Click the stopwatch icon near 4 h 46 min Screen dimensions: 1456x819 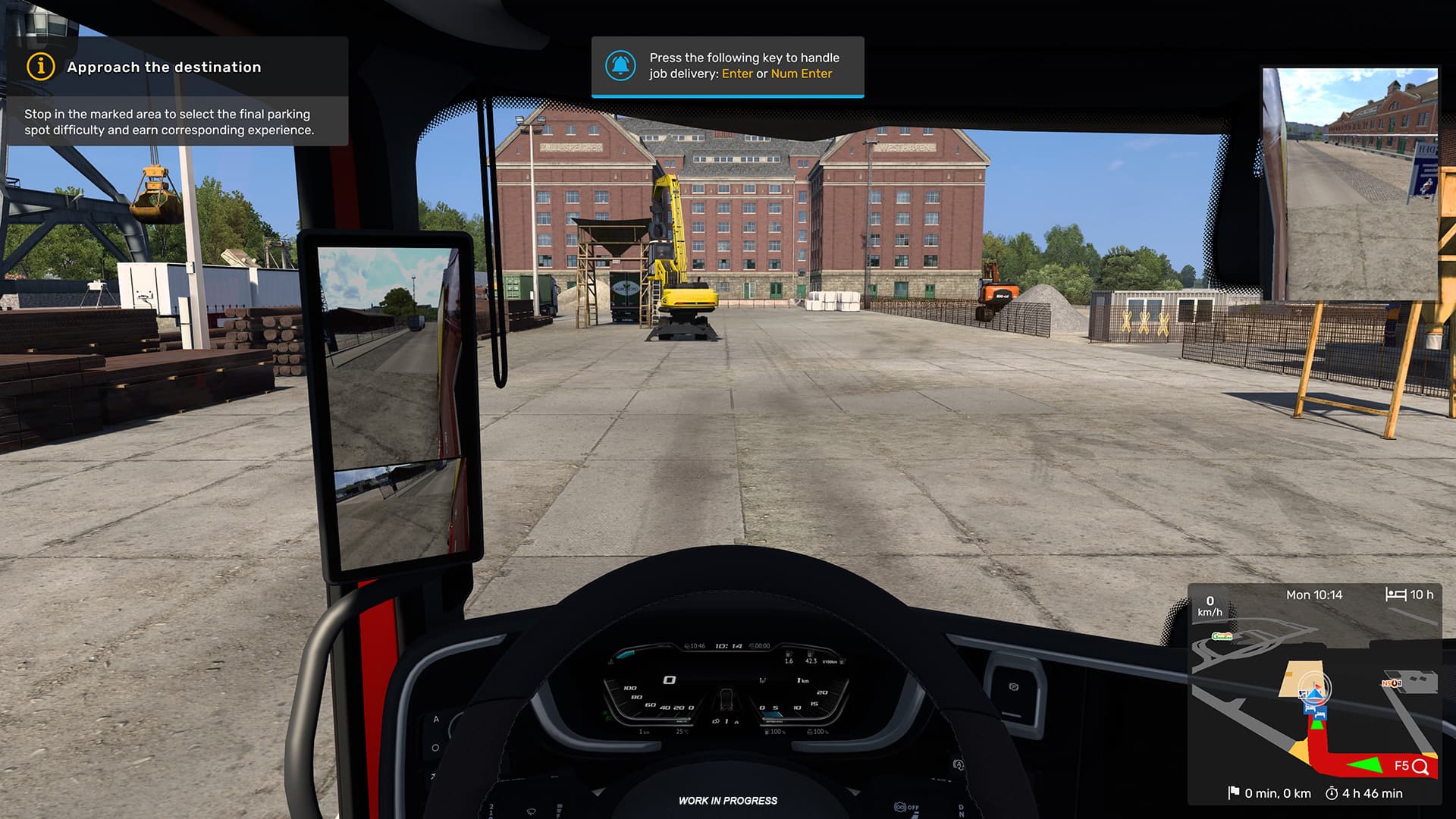1332,792
